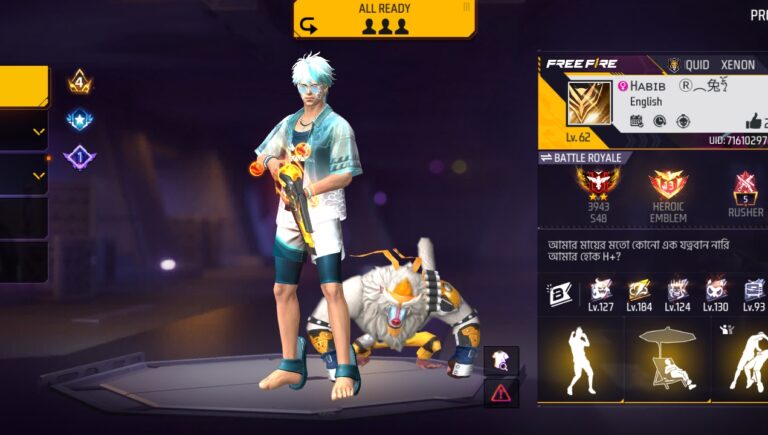Select the Lv.184 weapon mastery icon
Screen dimensions: 768x435
tap(639, 293)
